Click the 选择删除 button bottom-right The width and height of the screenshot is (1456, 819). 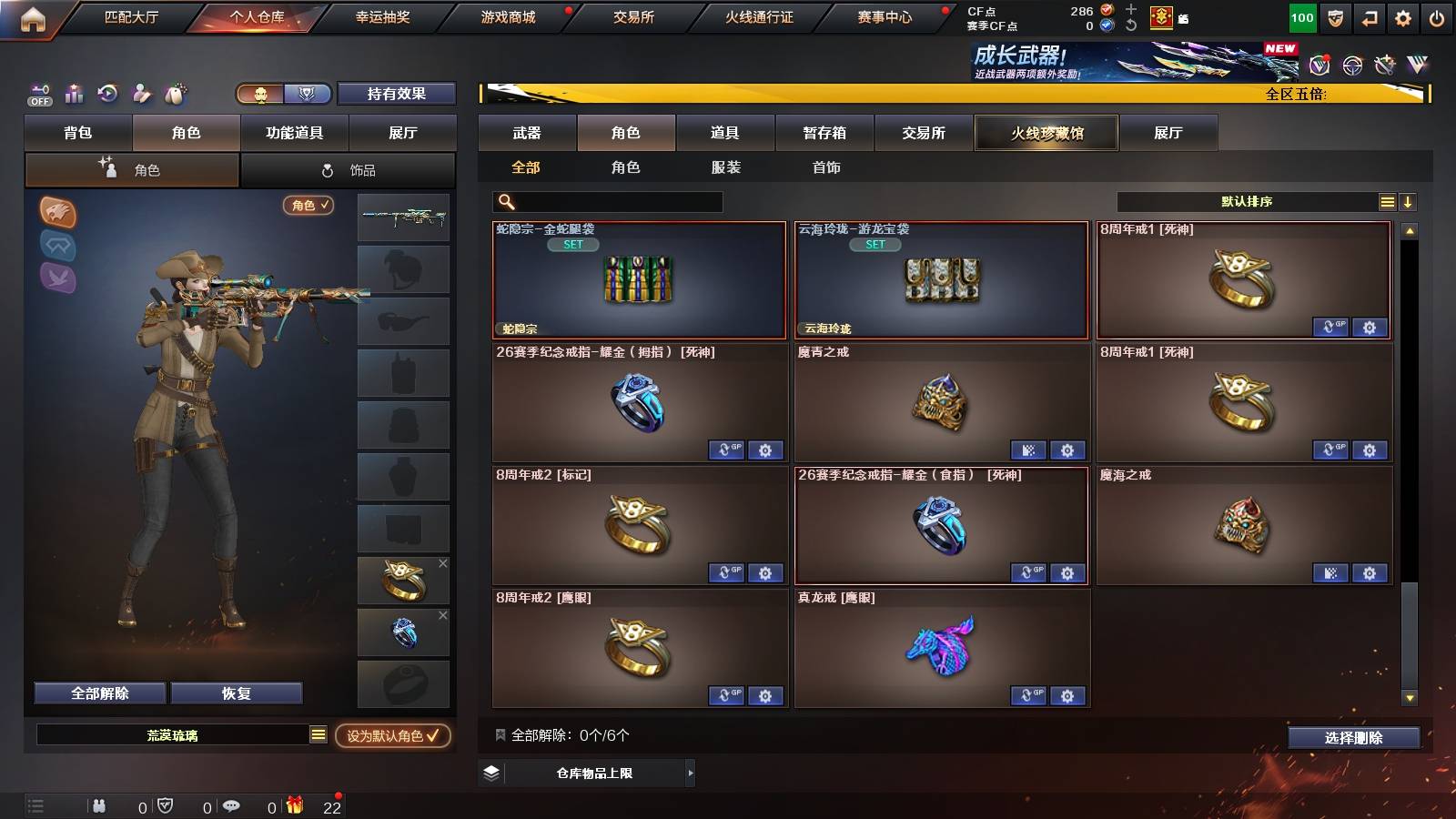(x=1353, y=737)
